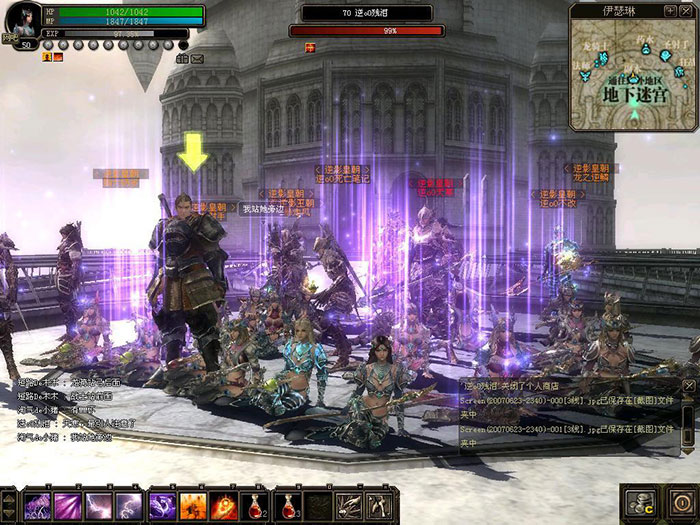Select the target name bar at top

coord(366,13)
